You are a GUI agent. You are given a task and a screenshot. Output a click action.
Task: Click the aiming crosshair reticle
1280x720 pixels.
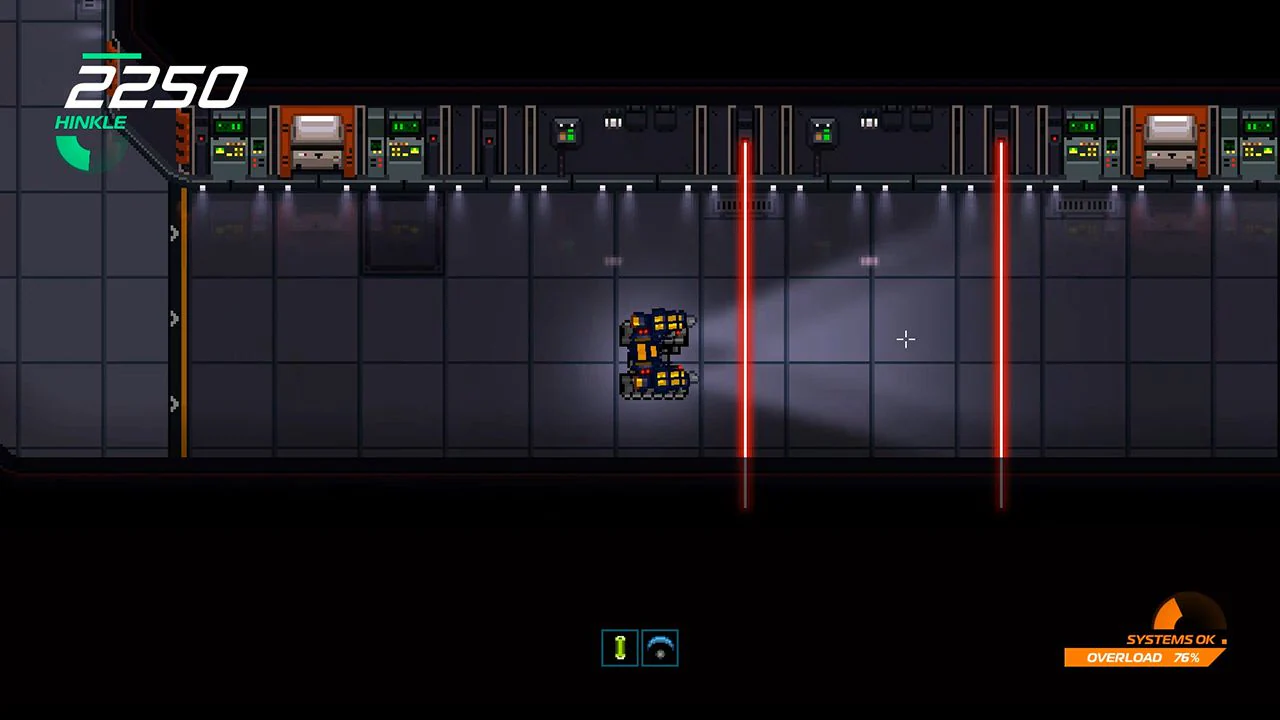pyautogui.click(x=905, y=340)
